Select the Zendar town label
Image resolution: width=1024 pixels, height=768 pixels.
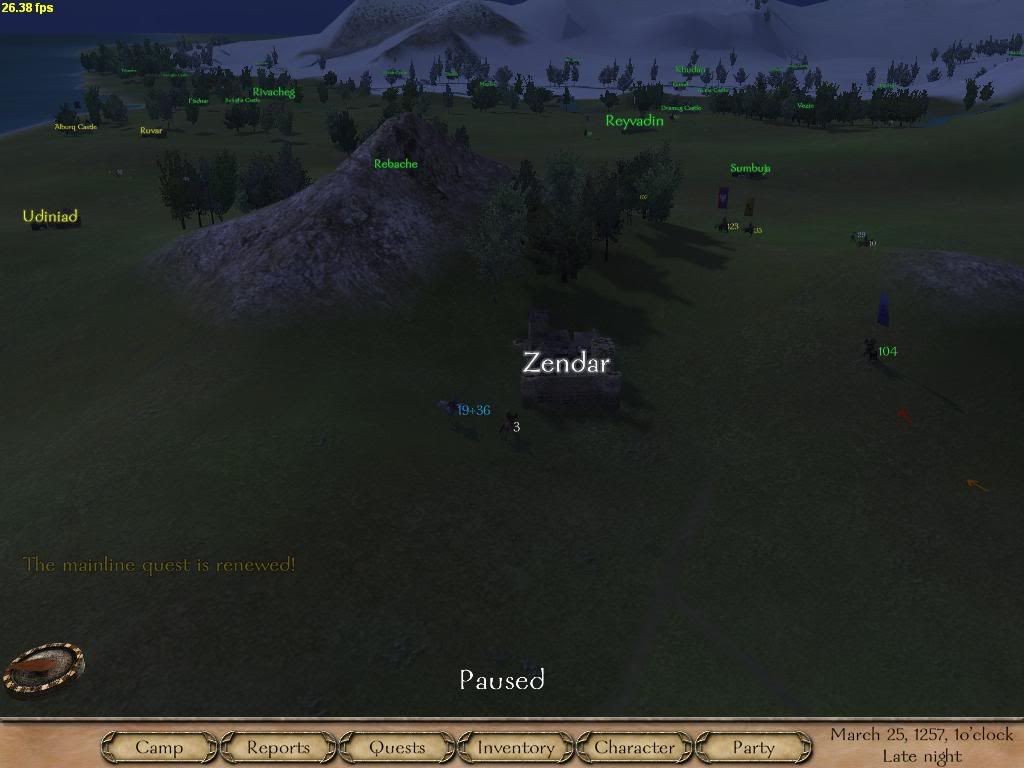(x=566, y=363)
